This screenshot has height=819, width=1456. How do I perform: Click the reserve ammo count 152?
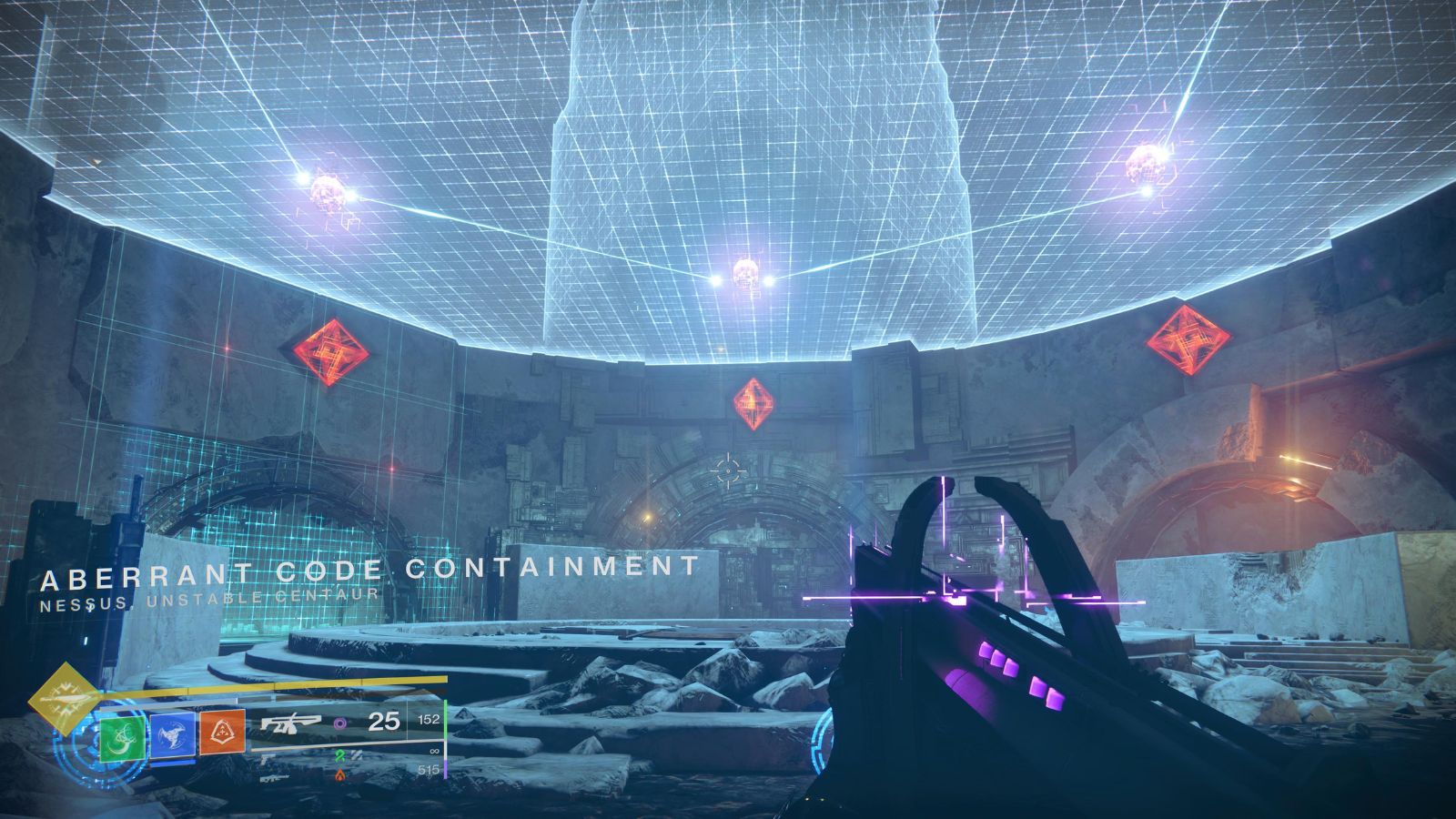click(429, 719)
